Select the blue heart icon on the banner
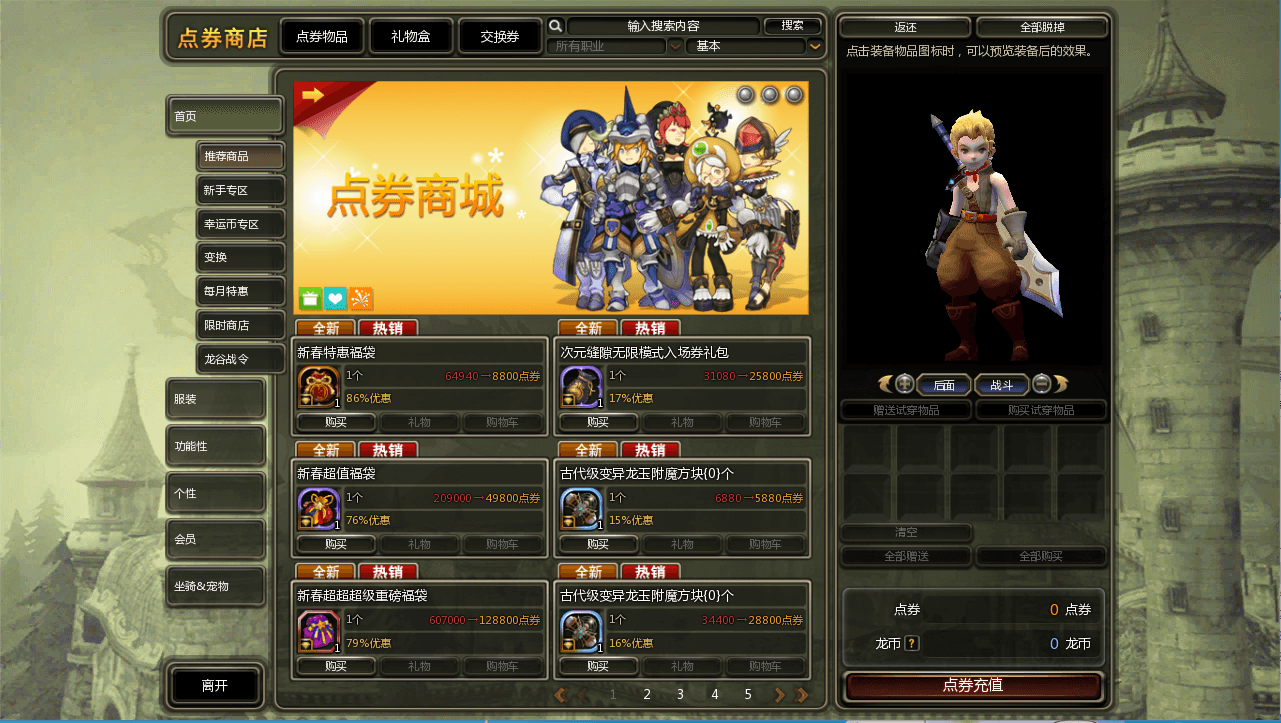Image resolution: width=1281 pixels, height=723 pixels. point(334,298)
